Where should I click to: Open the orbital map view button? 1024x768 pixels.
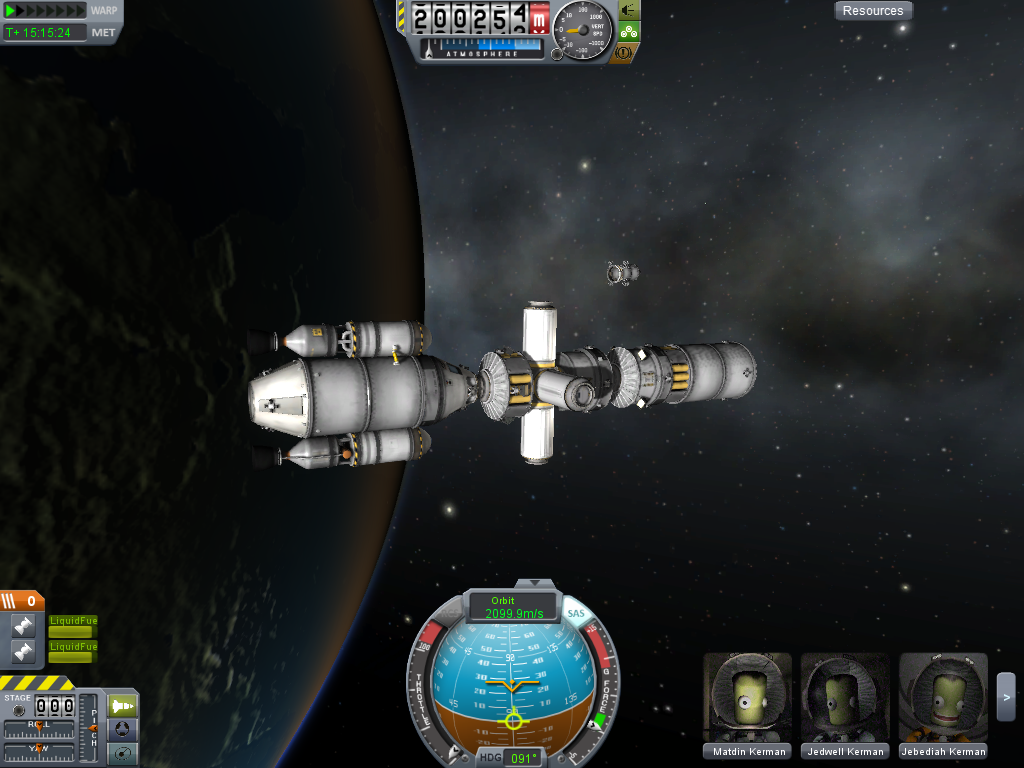coord(122,754)
